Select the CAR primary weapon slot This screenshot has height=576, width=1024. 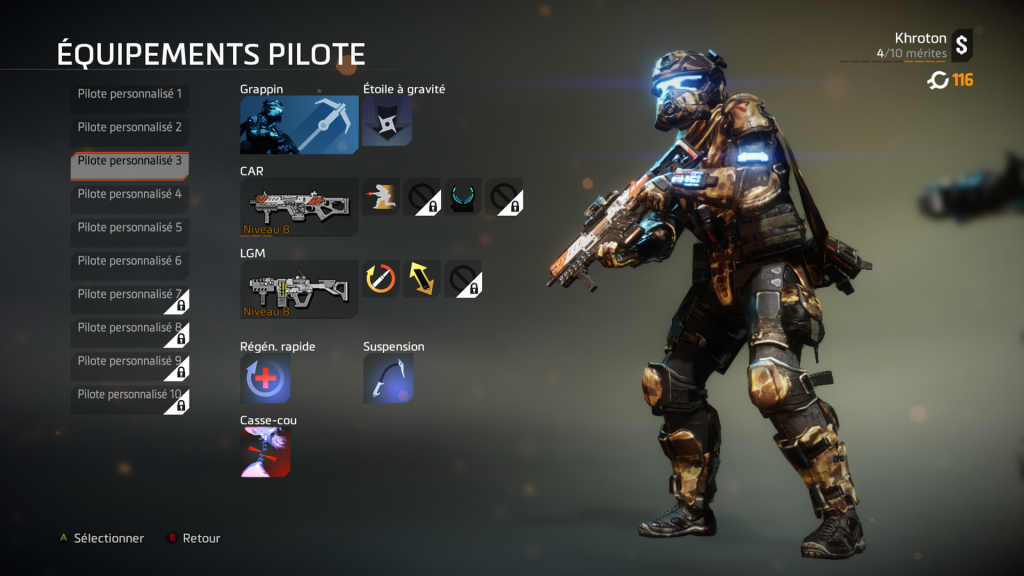pos(299,207)
